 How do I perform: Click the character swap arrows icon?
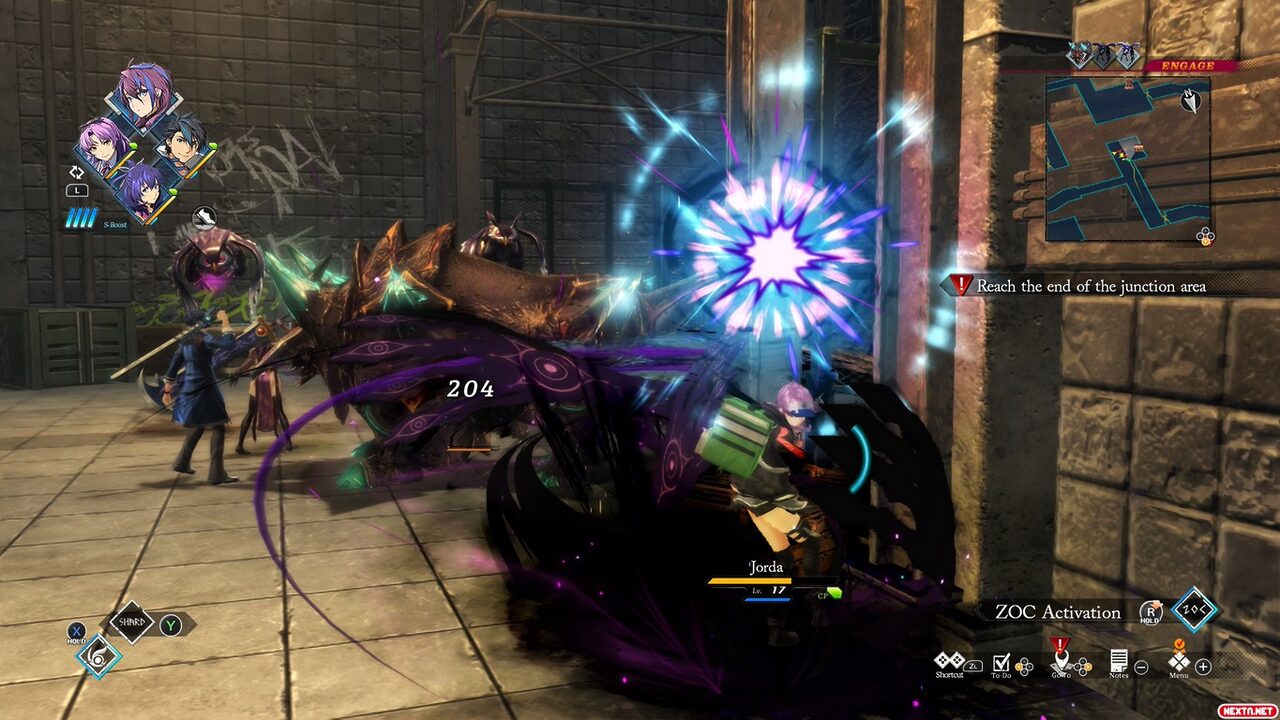(78, 171)
